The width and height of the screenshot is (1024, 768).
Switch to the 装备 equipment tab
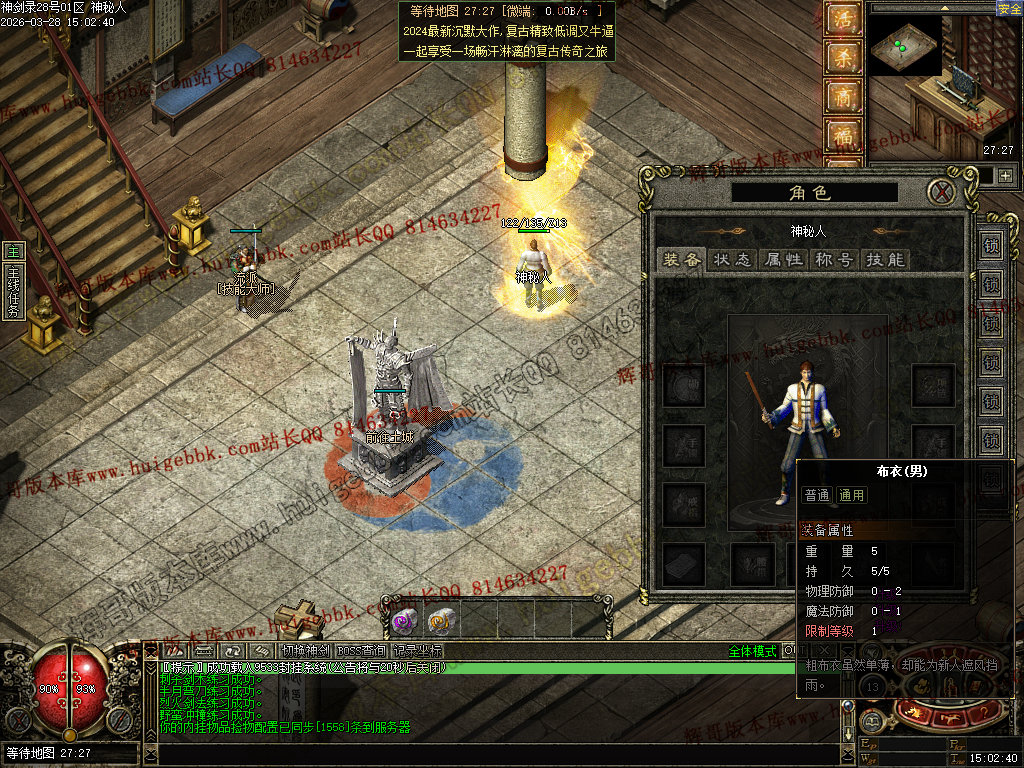681,259
